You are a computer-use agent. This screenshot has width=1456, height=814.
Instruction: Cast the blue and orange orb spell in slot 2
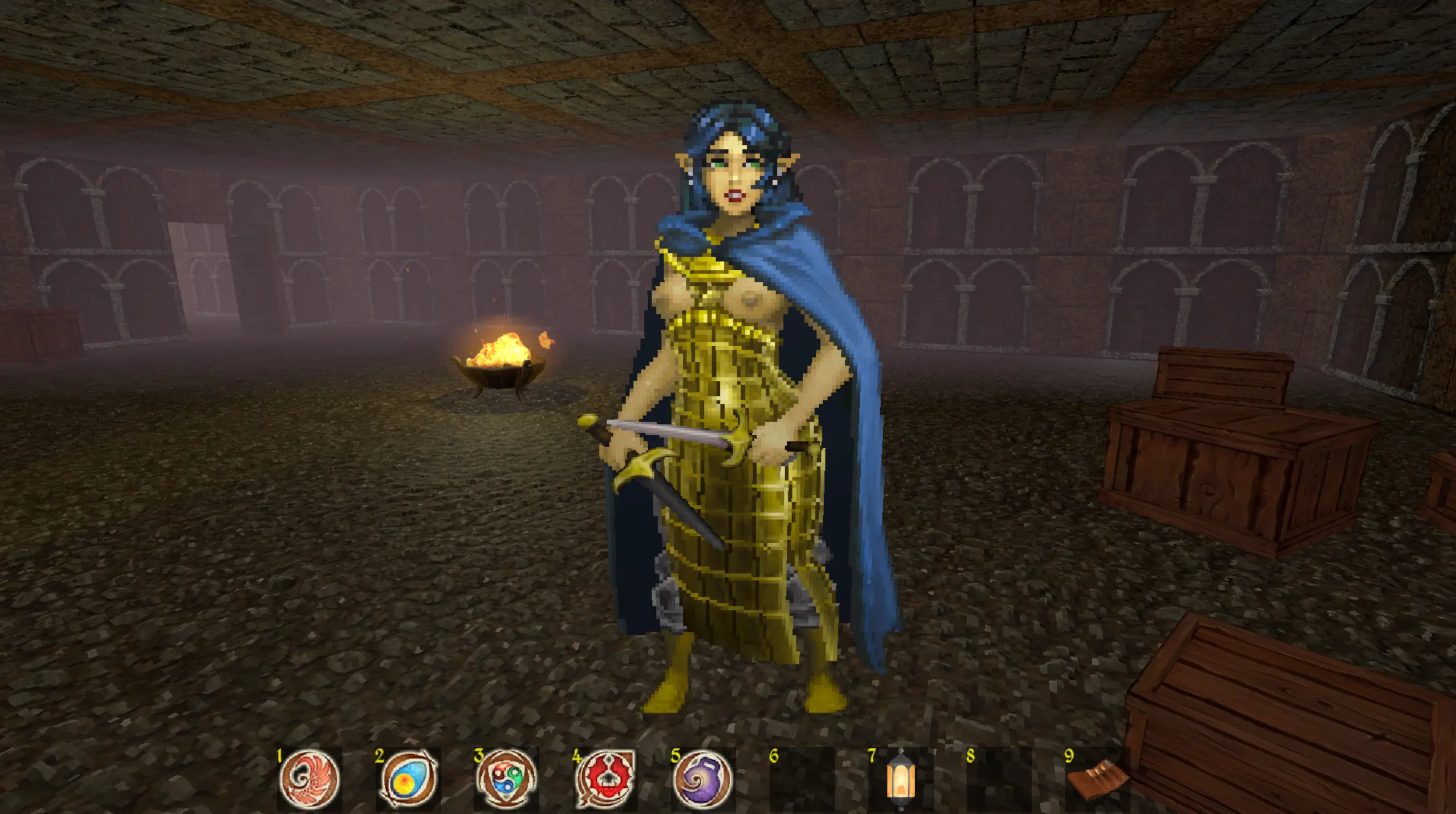(408, 779)
